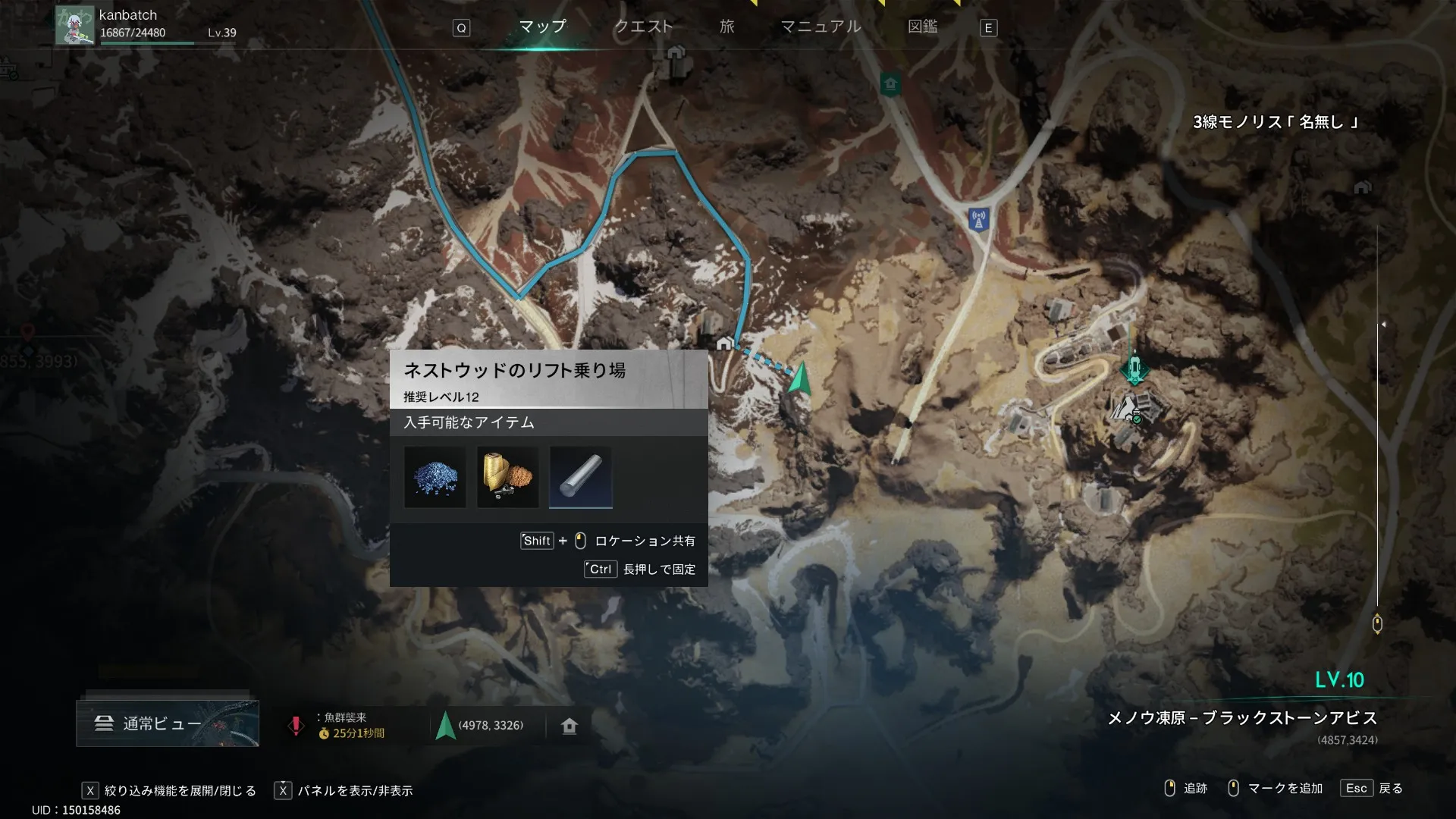This screenshot has width=1456, height=819.
Task: Select the green player arrow marker
Action: pyautogui.click(x=799, y=378)
